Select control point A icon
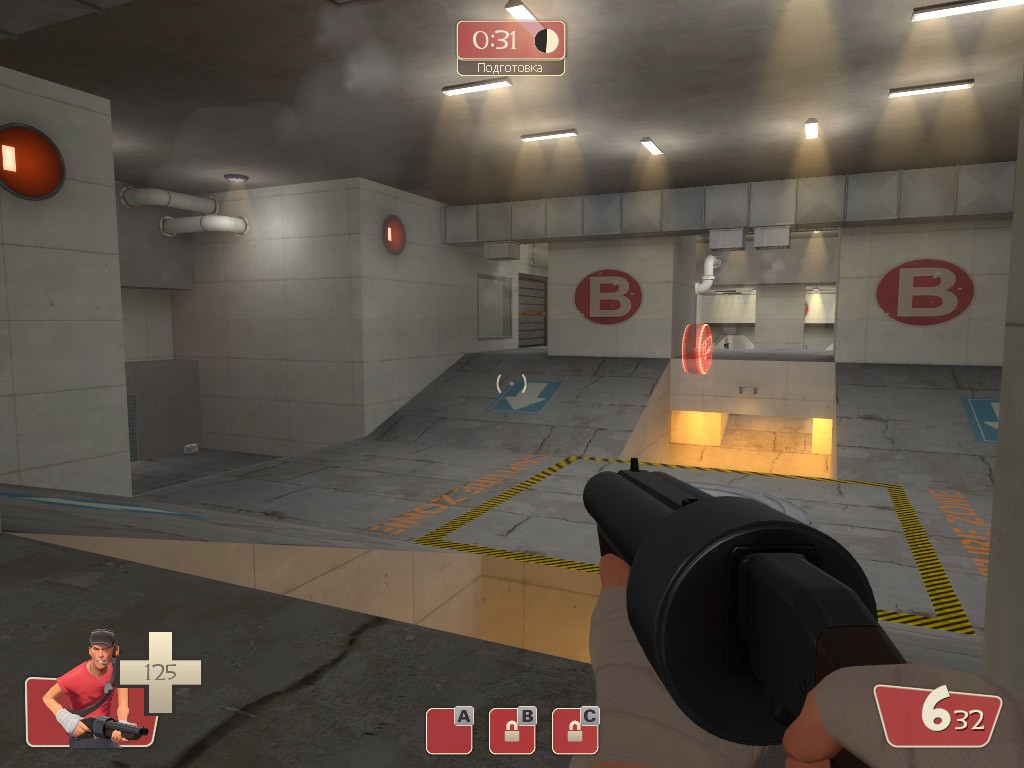 tap(448, 730)
